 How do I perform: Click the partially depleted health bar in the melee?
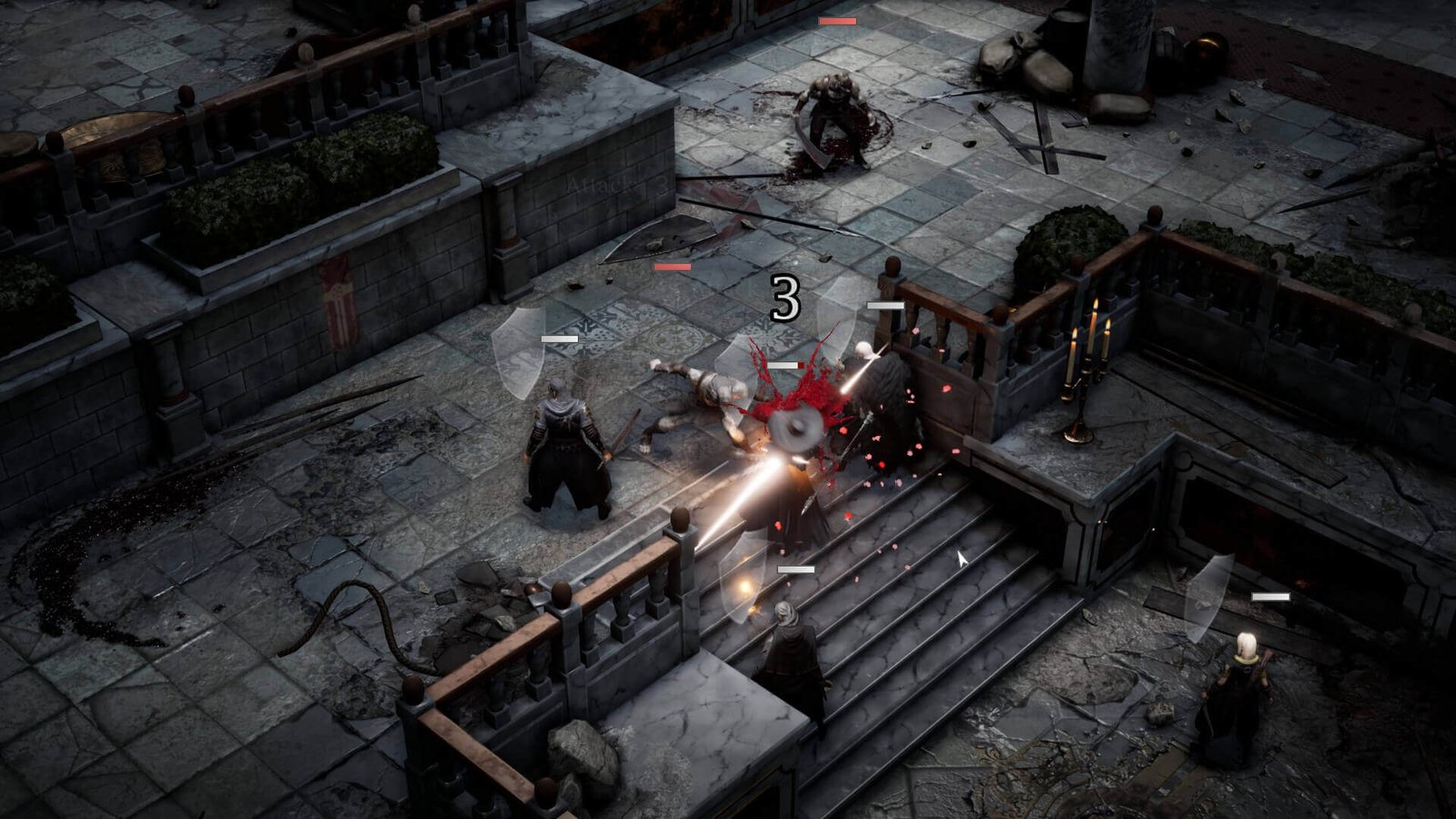[784, 364]
